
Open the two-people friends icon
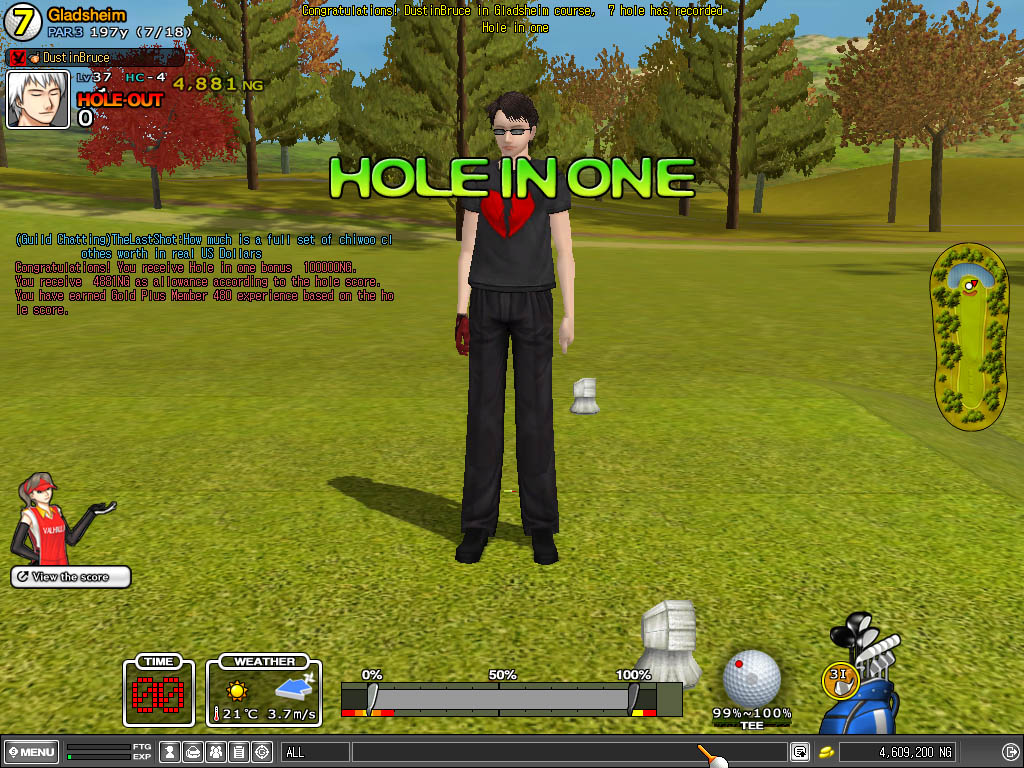pos(216,752)
